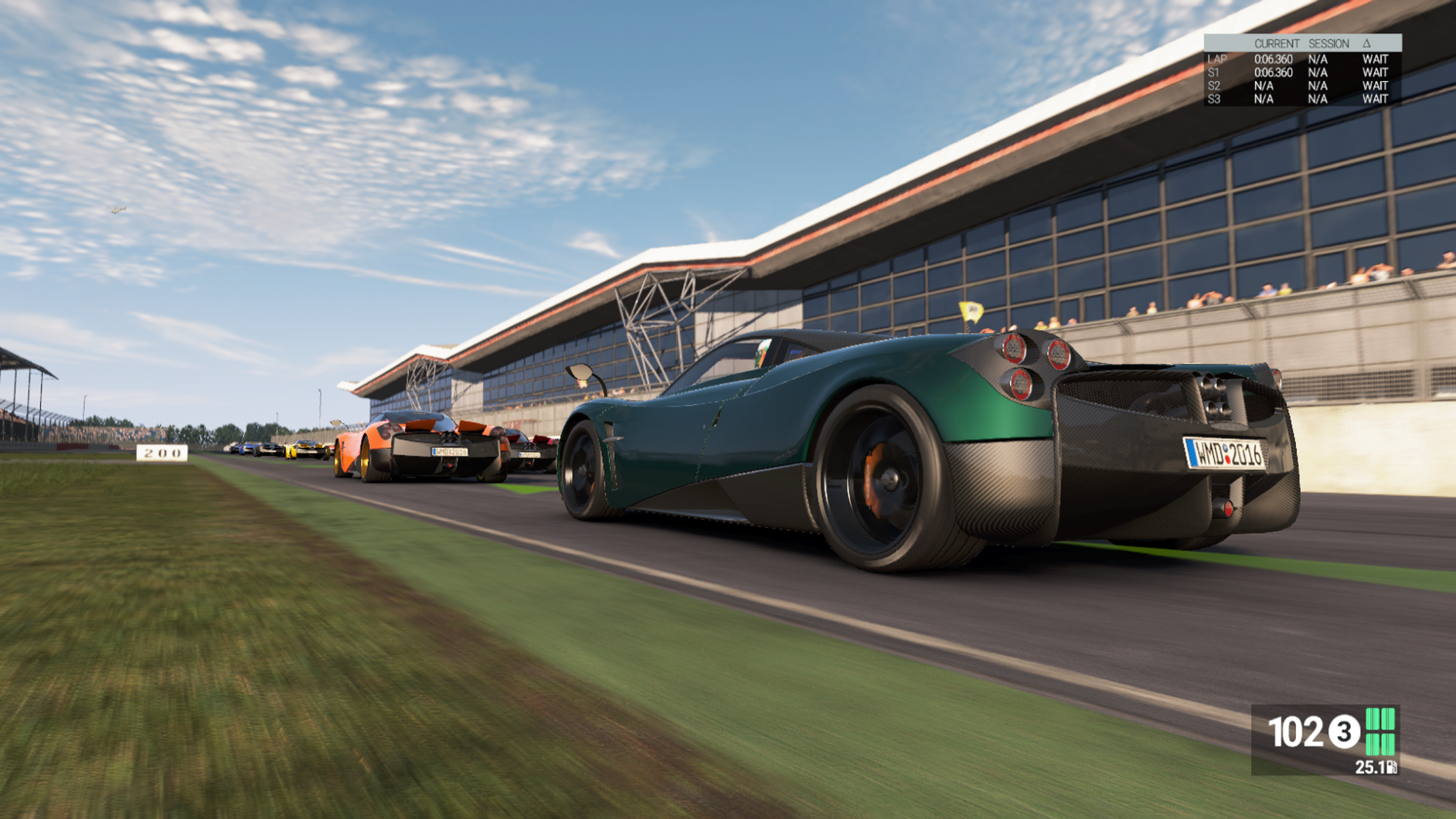
Task: Expand the S2 sector row details
Action: 1213,86
